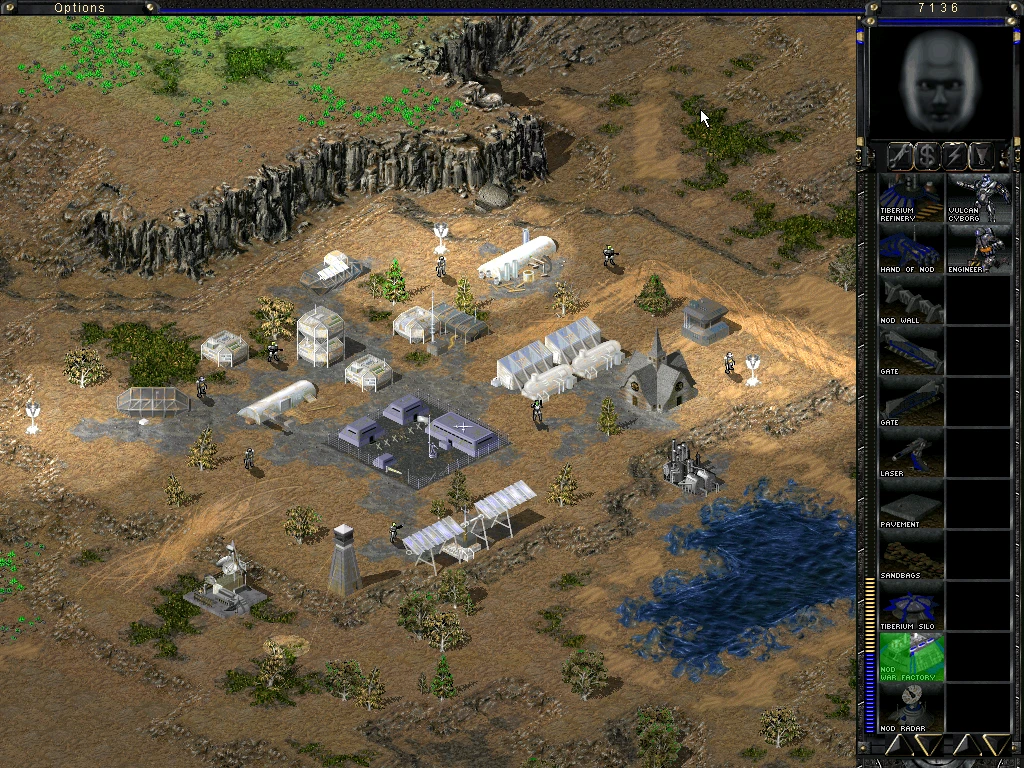The image size is (1024, 768).
Task: Click the highlighted Nod War Factory icon
Action: click(x=911, y=658)
